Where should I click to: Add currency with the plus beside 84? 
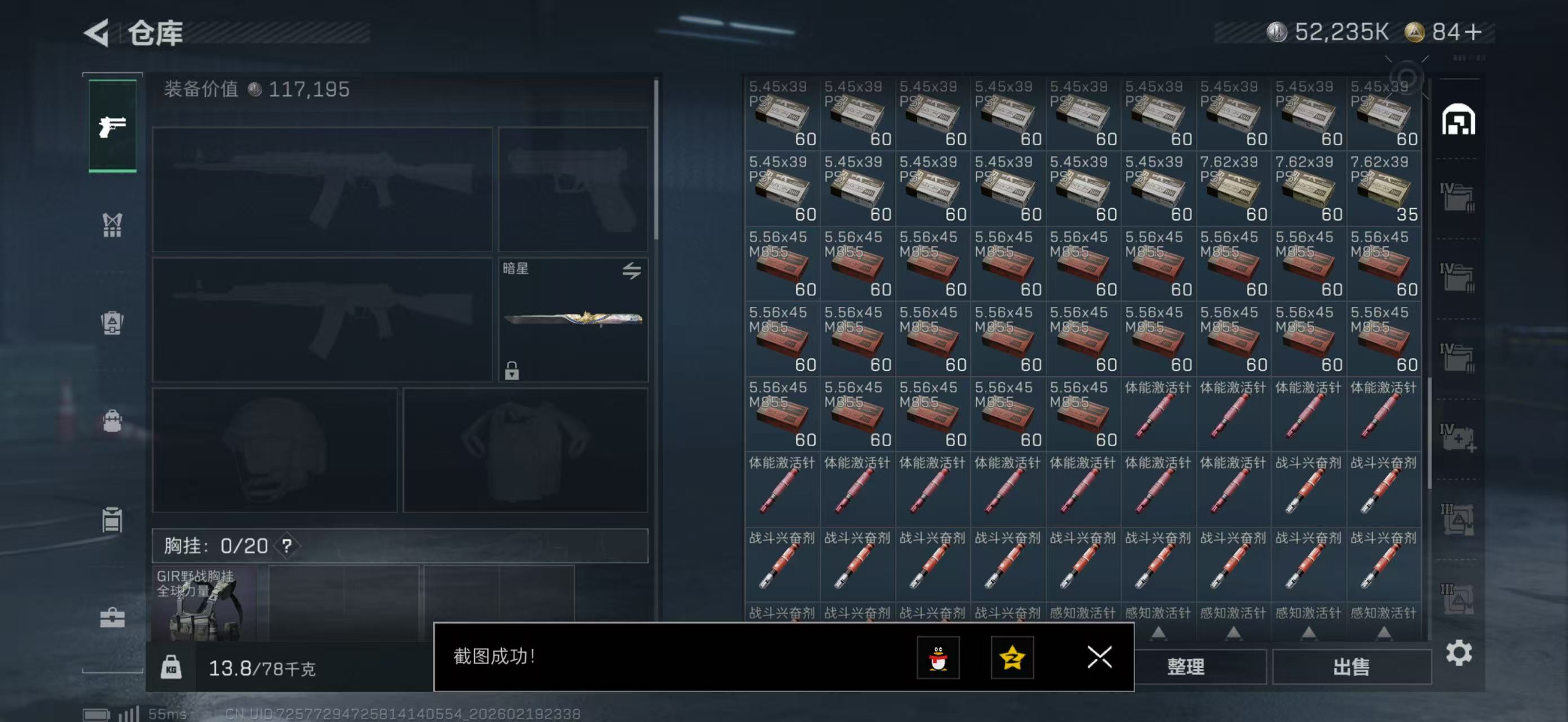click(x=1474, y=32)
